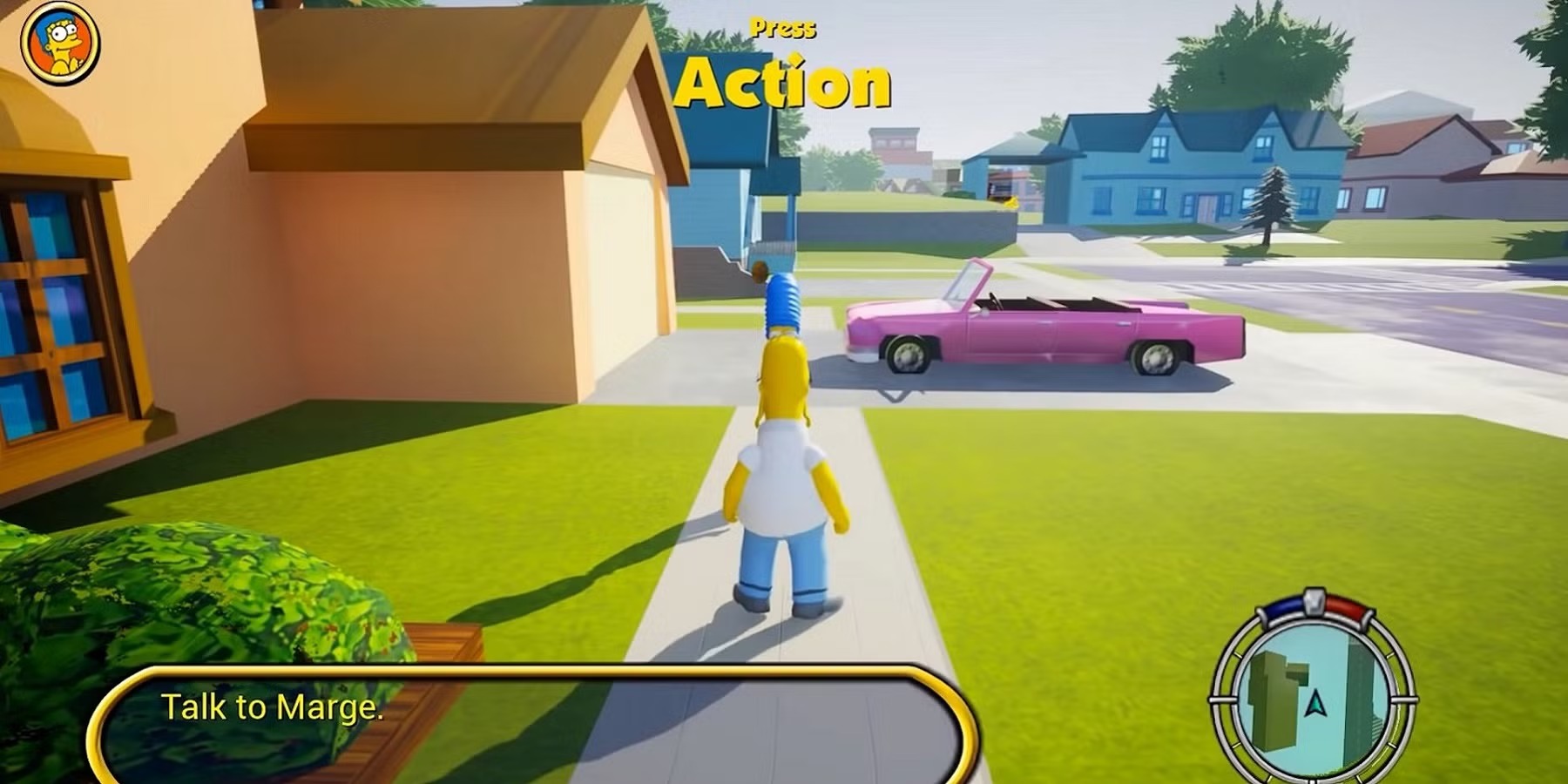Click the Press label above Action
Screen dimensions: 1568x784
pos(784,26)
